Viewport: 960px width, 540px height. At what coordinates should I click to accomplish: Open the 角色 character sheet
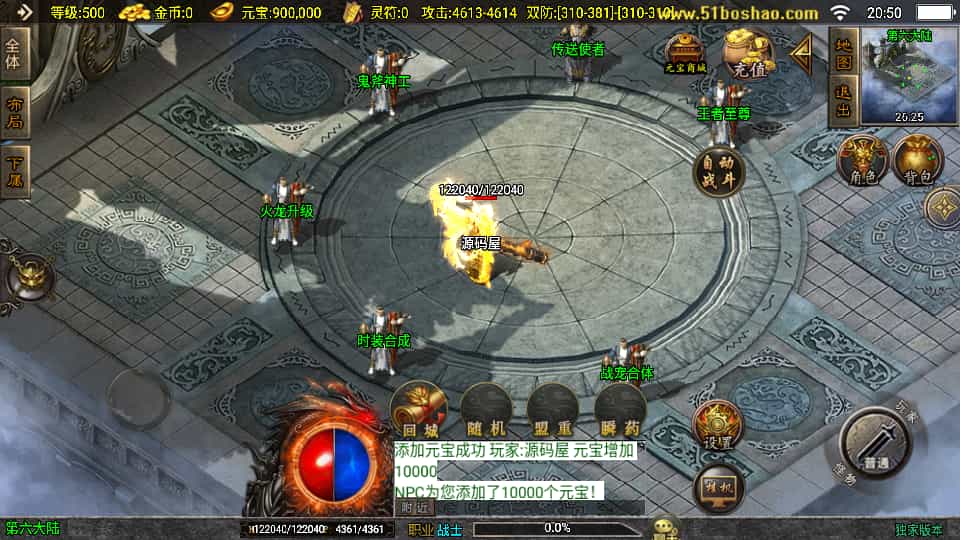[863, 162]
